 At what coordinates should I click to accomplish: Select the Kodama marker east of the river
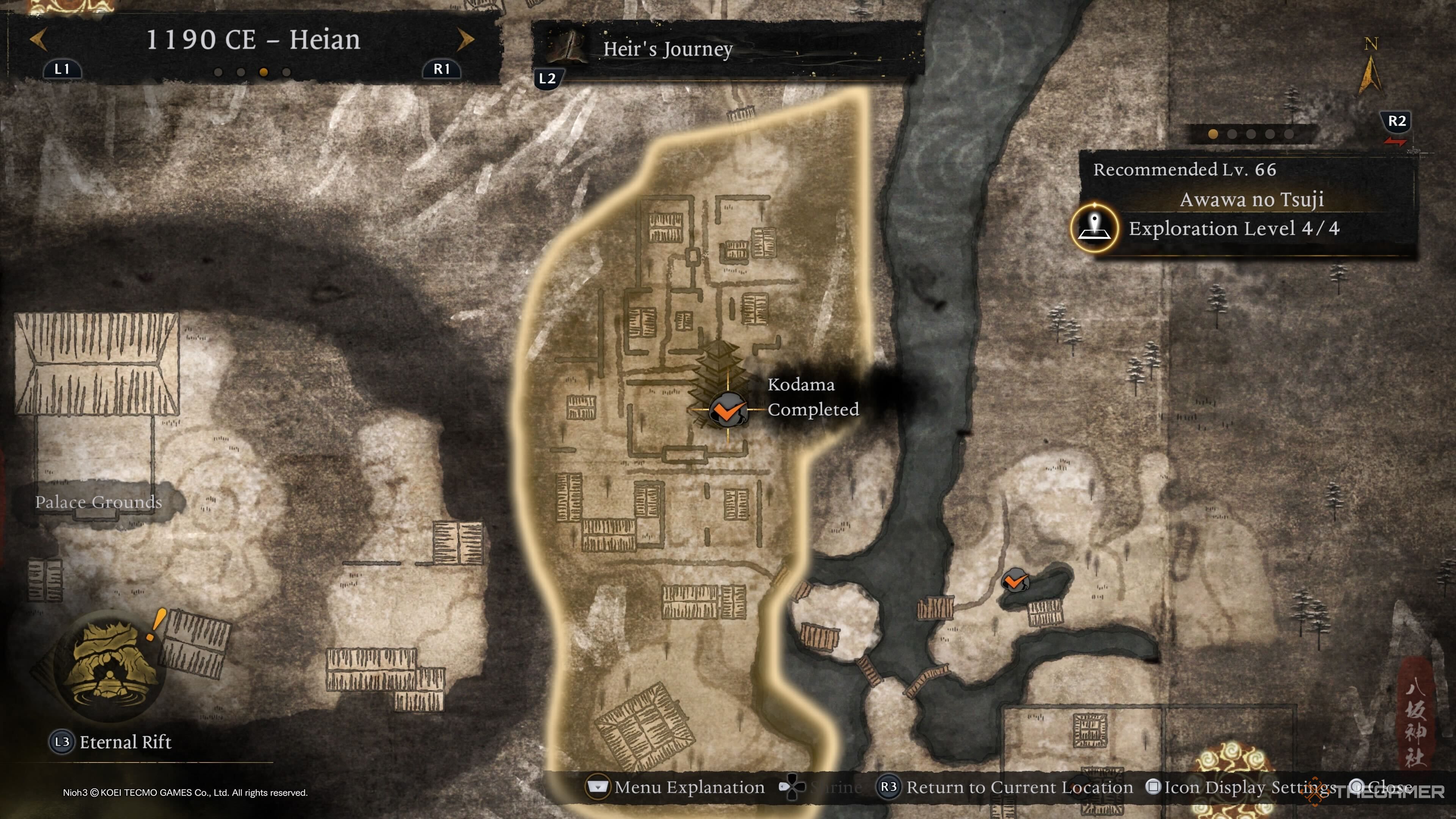tap(1015, 581)
